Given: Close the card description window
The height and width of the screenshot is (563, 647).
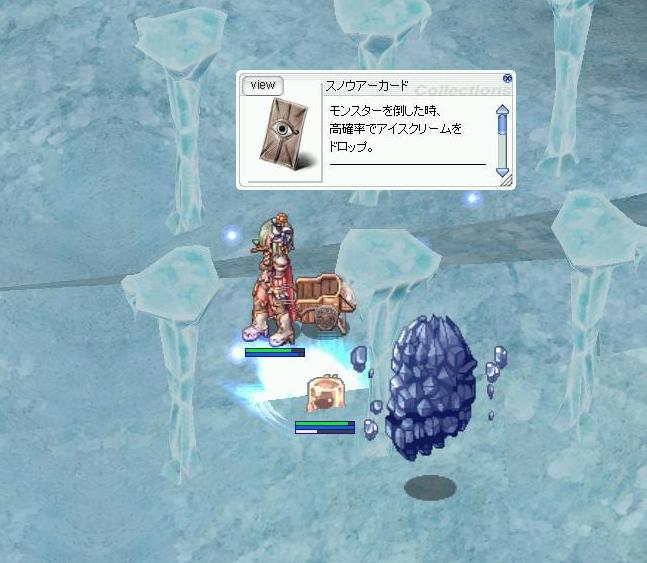Looking at the screenshot, I should tap(507, 78).
